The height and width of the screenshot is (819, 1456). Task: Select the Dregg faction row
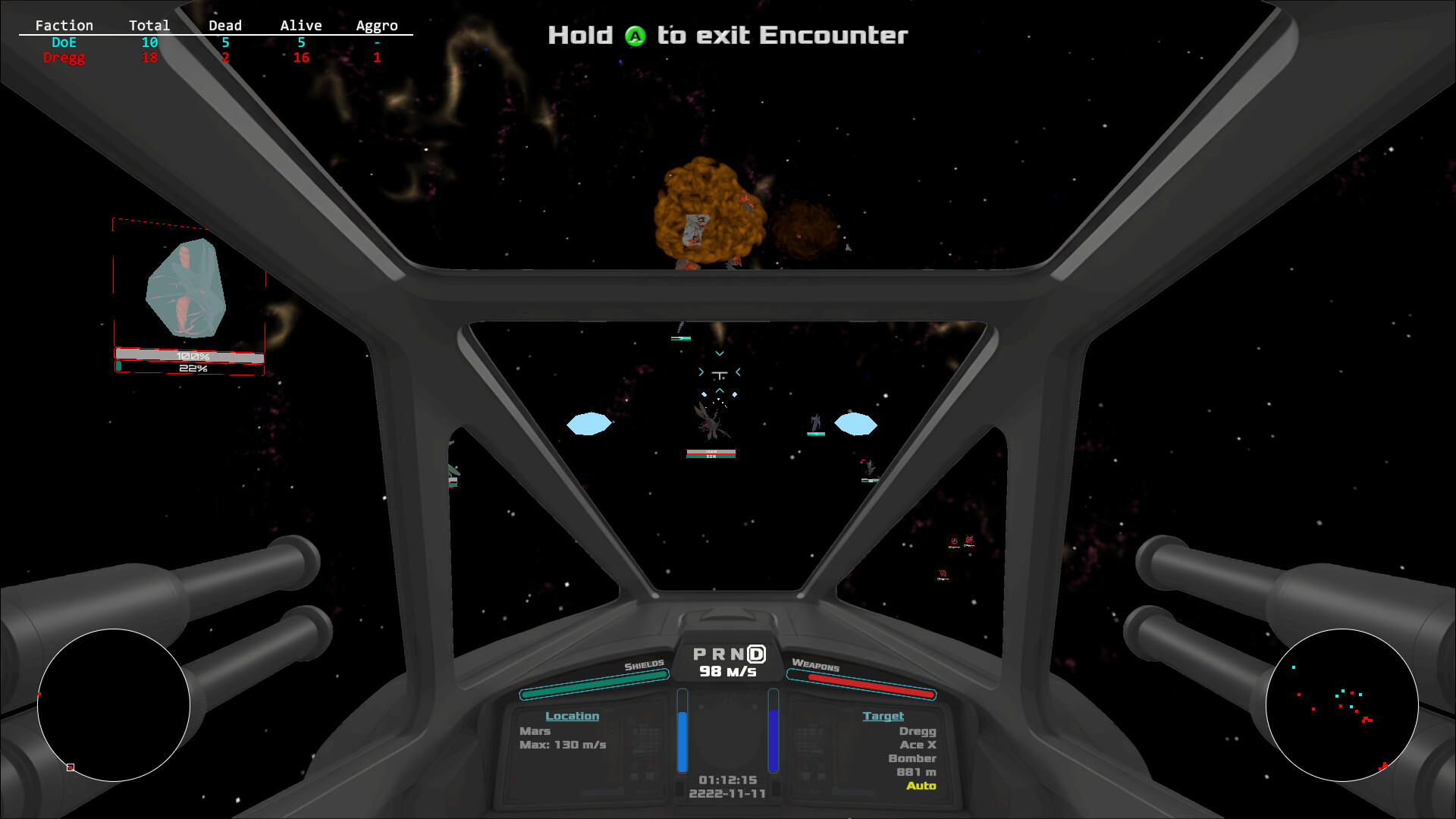[64, 57]
